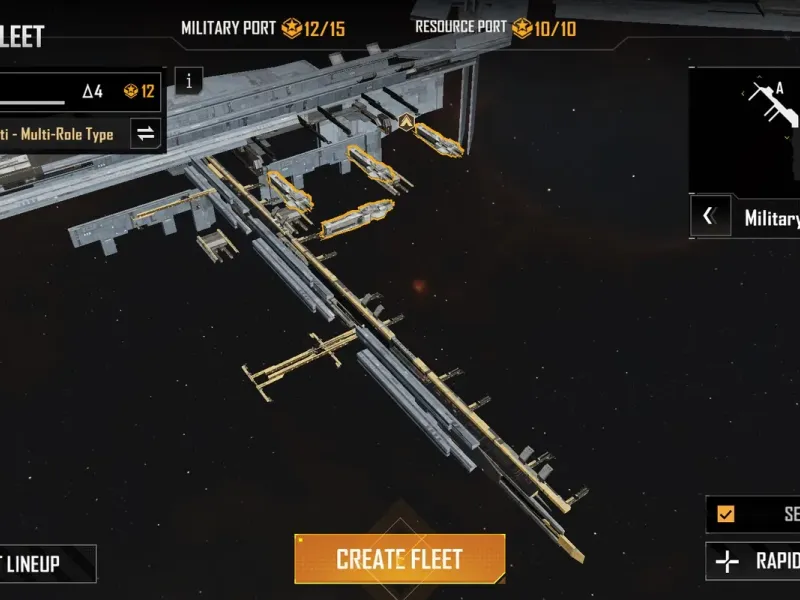Select the Military port label

(770, 217)
